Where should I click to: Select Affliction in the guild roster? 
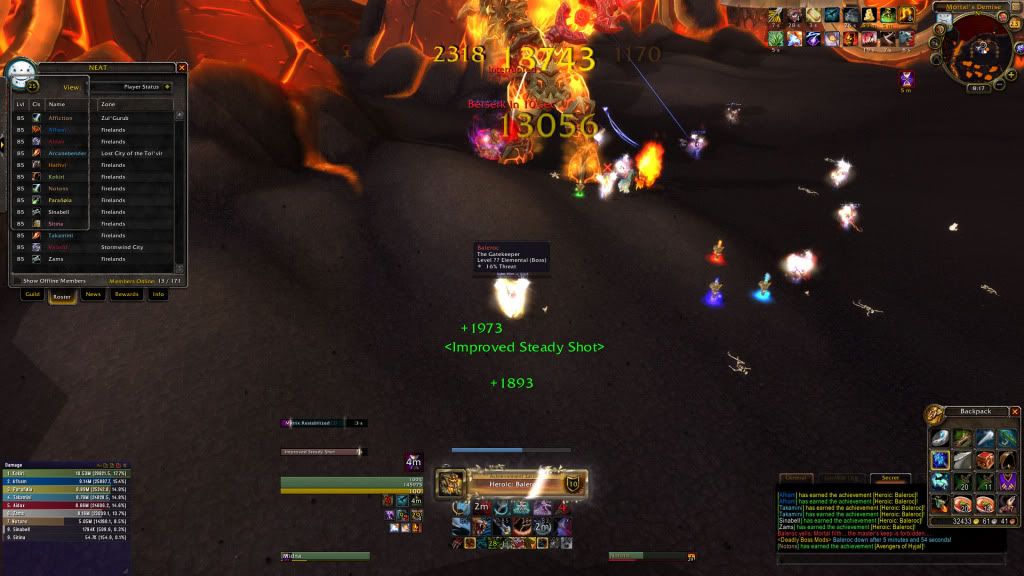pos(61,118)
